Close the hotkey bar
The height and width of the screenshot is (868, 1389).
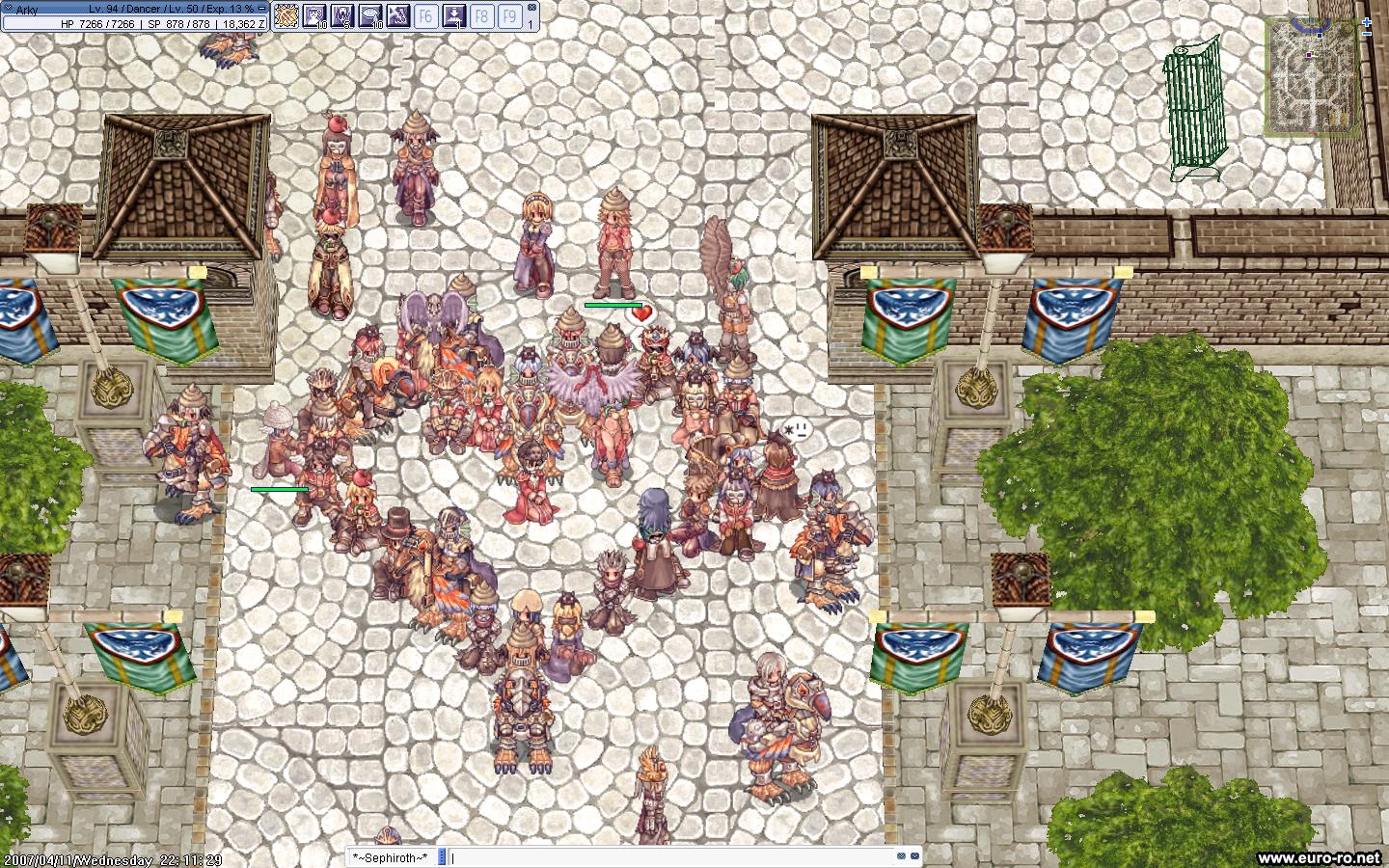(531, 8)
